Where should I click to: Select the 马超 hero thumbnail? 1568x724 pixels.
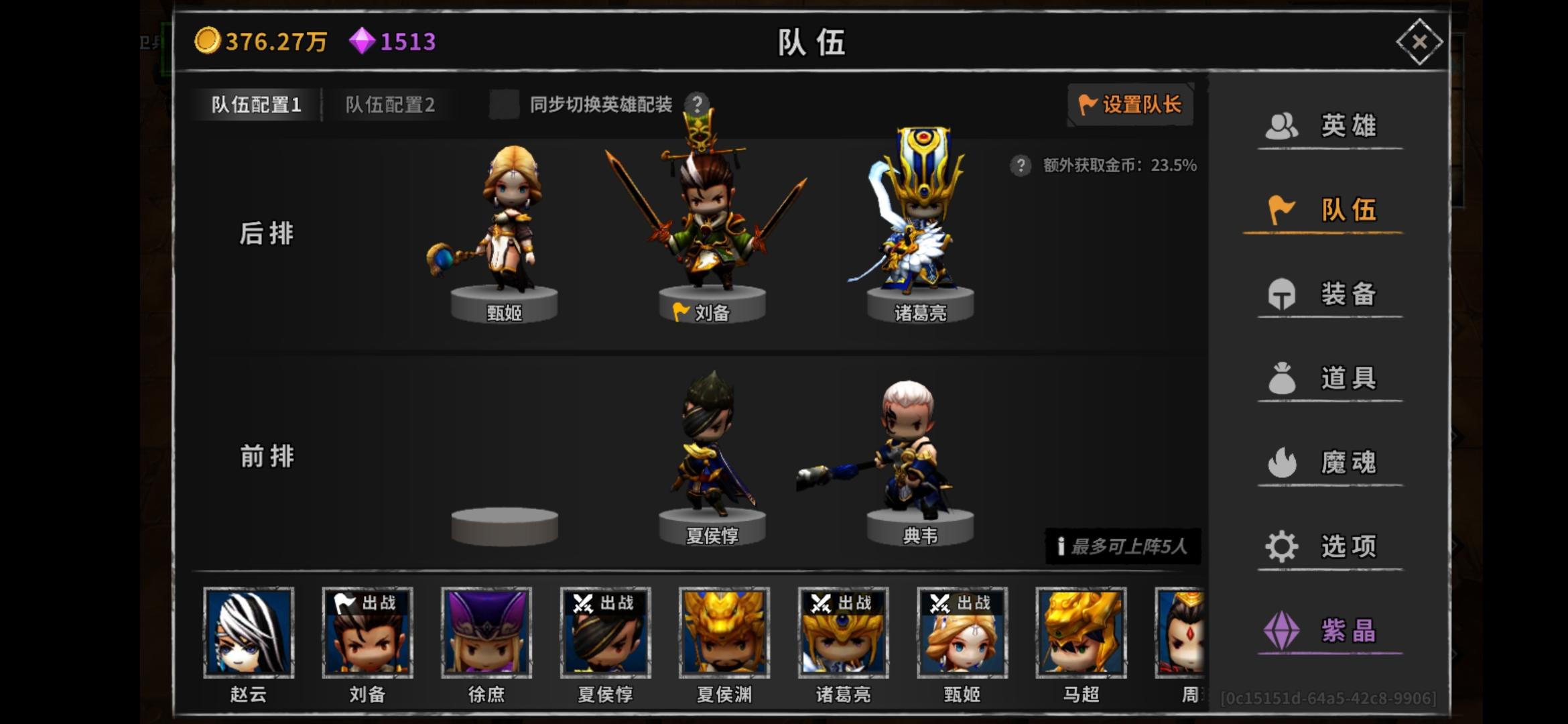(1081, 632)
